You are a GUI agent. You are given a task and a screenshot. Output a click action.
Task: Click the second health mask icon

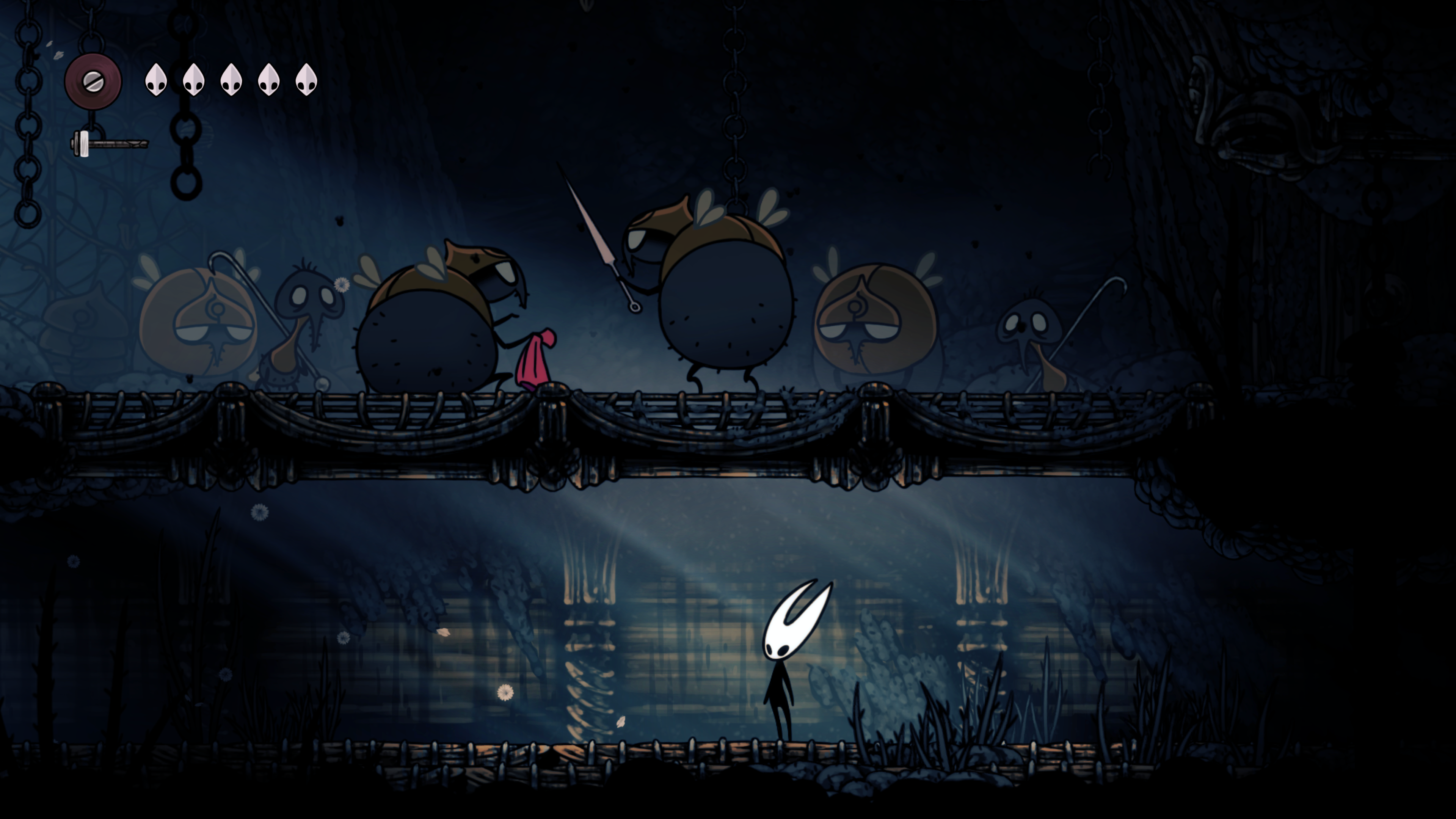[193, 79]
